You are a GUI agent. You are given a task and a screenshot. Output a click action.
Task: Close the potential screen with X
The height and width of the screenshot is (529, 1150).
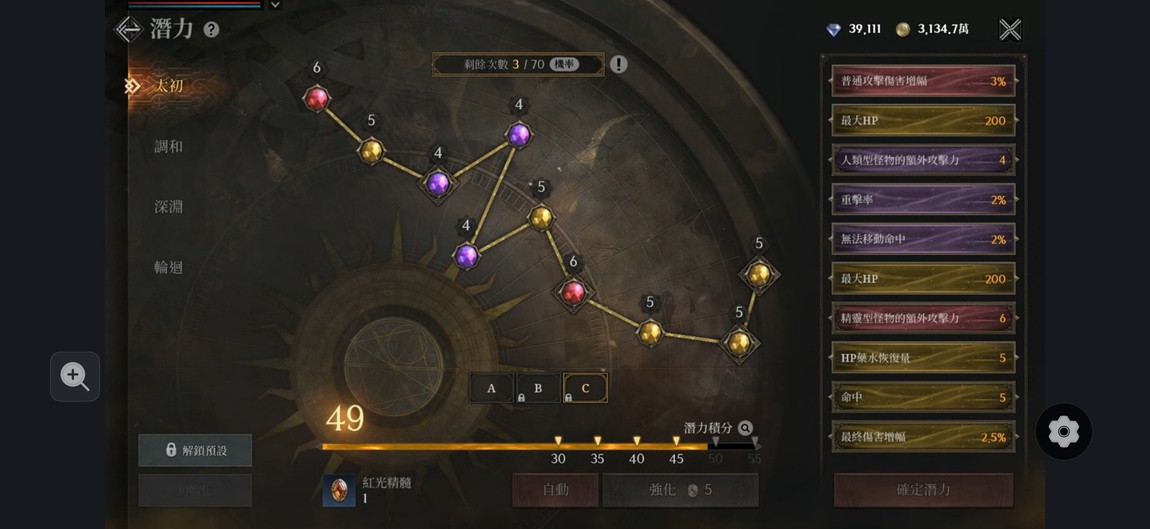[1010, 30]
